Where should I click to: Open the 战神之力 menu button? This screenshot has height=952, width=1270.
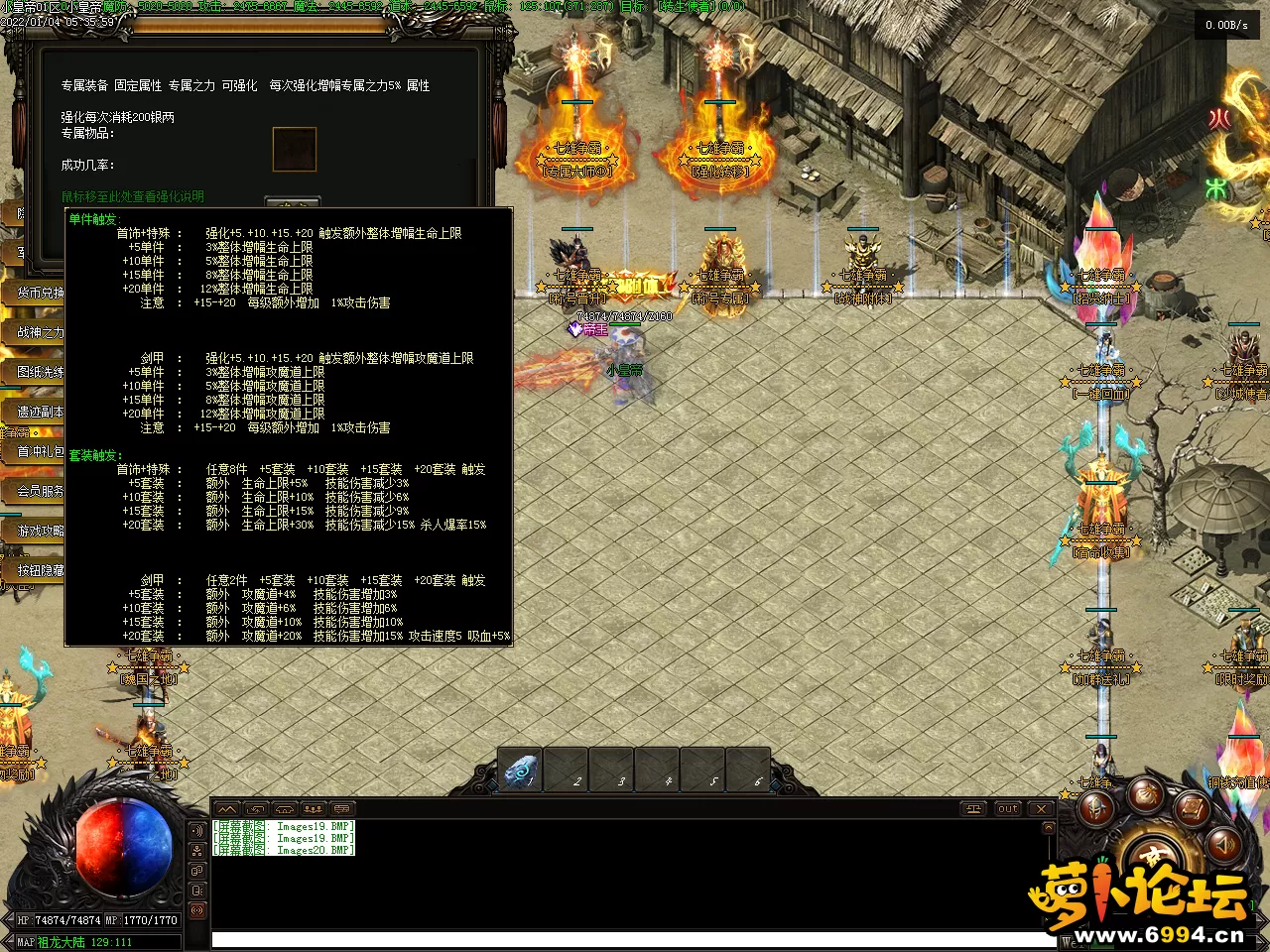[38, 332]
